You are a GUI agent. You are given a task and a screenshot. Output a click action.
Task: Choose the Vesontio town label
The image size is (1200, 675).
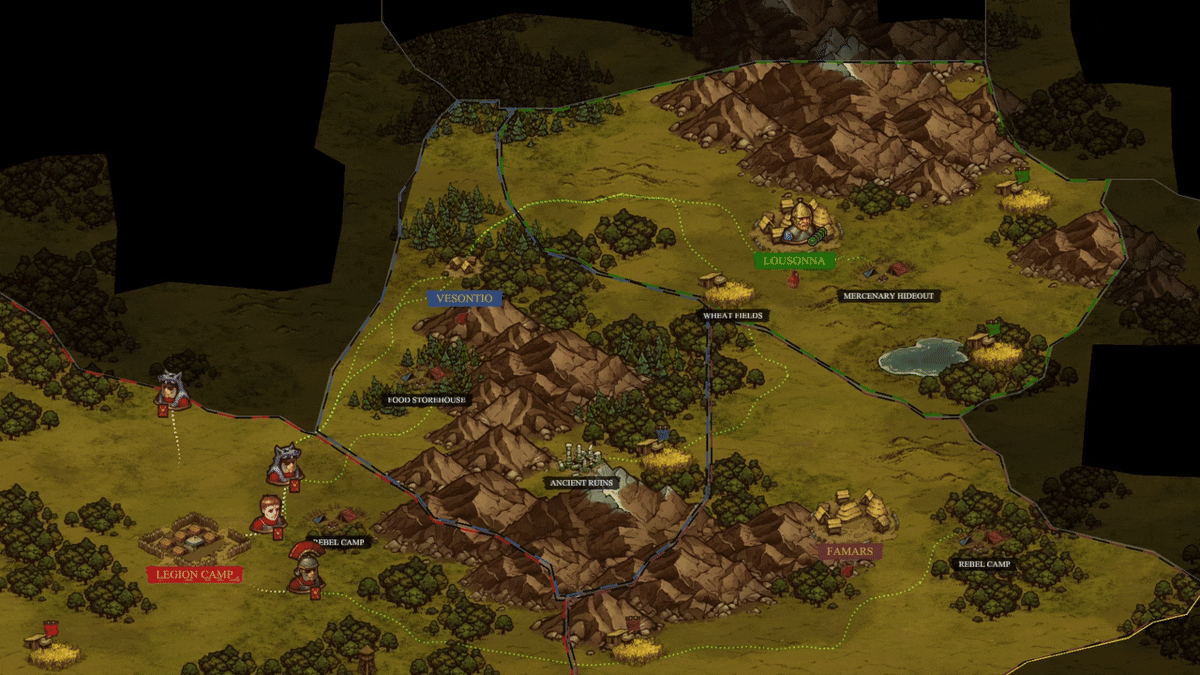click(464, 298)
